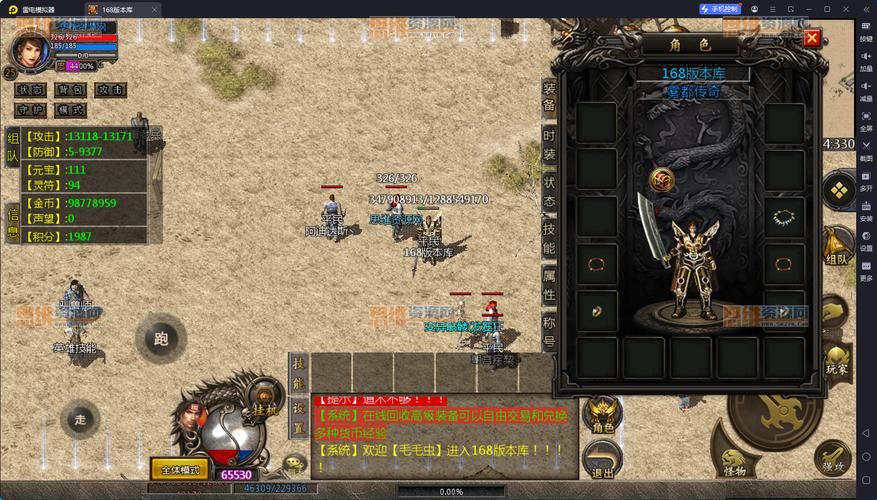Click the 退出 exit icon

(603, 460)
